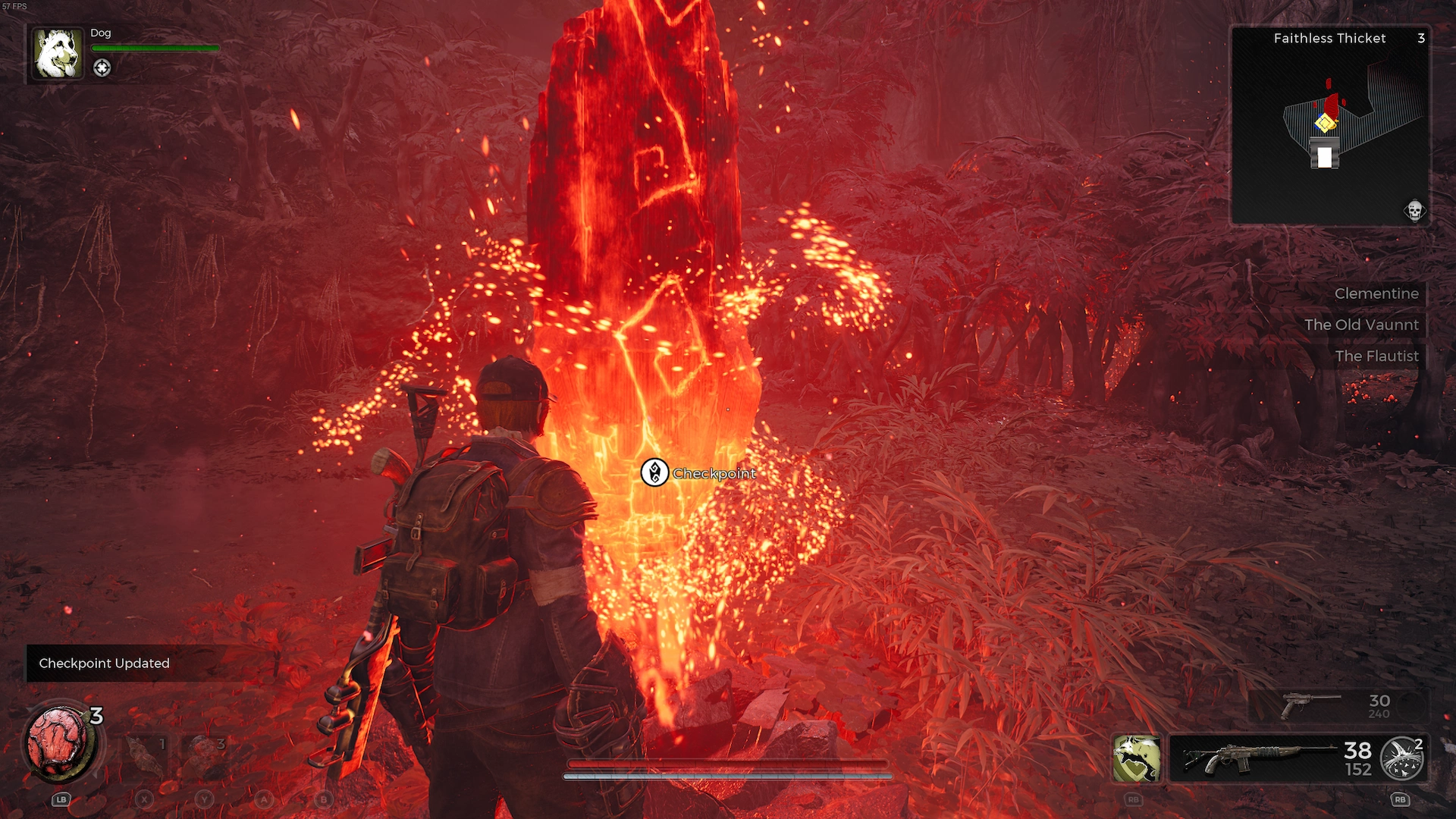Activate the dog archetype skill icon

click(x=1136, y=758)
